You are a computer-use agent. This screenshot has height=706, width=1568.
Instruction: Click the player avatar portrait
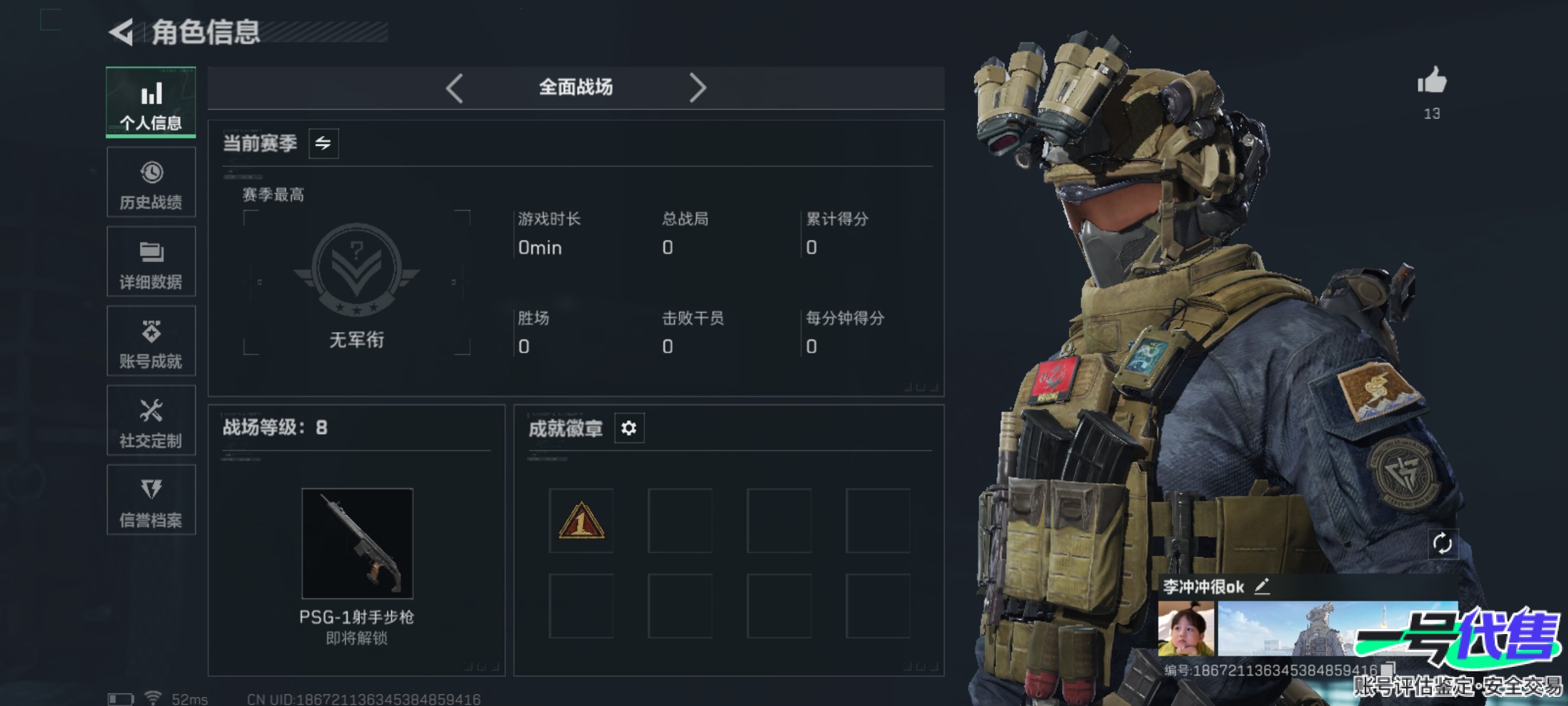1186,629
